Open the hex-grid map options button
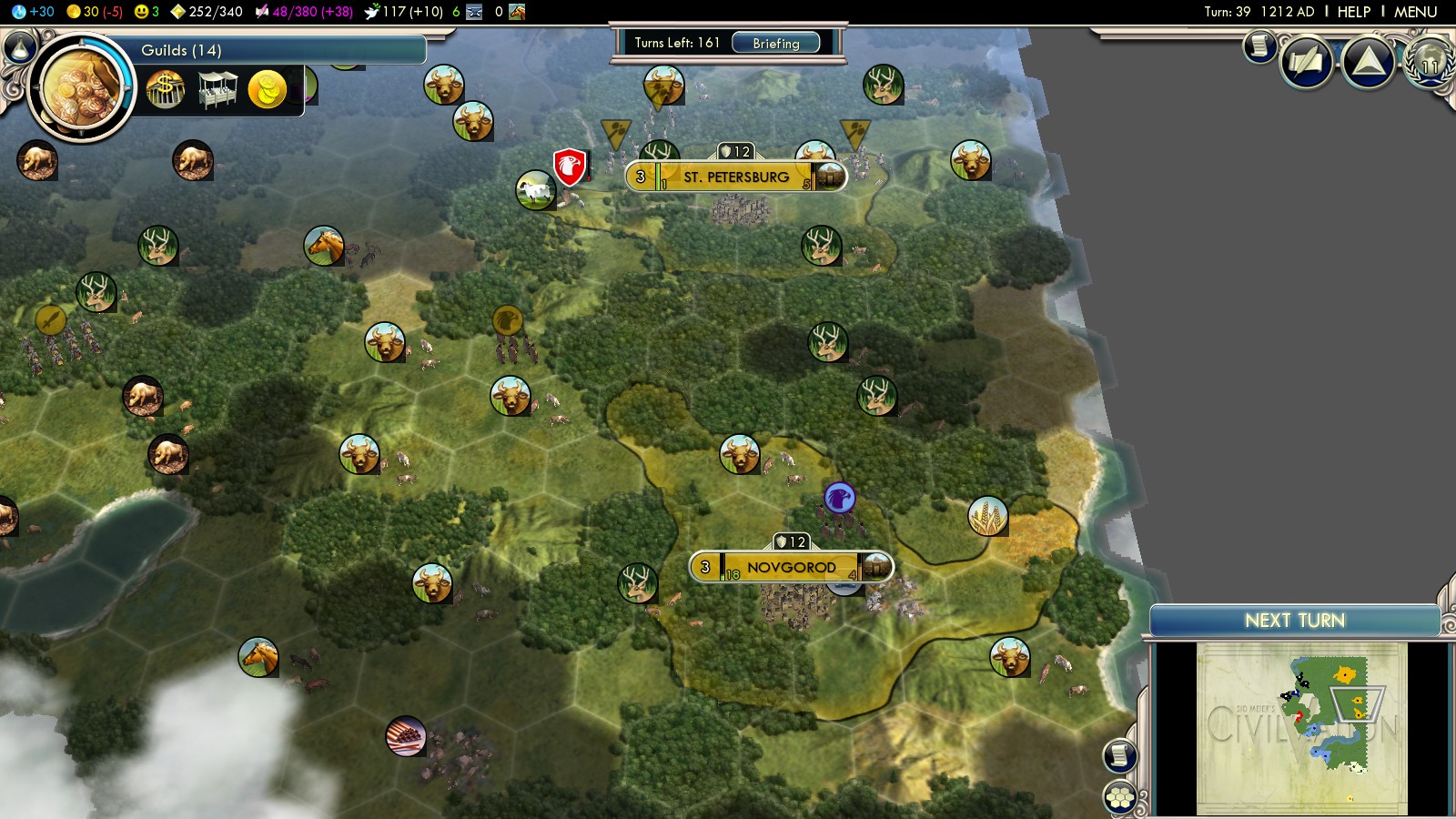Image resolution: width=1456 pixels, height=819 pixels. pyautogui.click(x=1120, y=798)
